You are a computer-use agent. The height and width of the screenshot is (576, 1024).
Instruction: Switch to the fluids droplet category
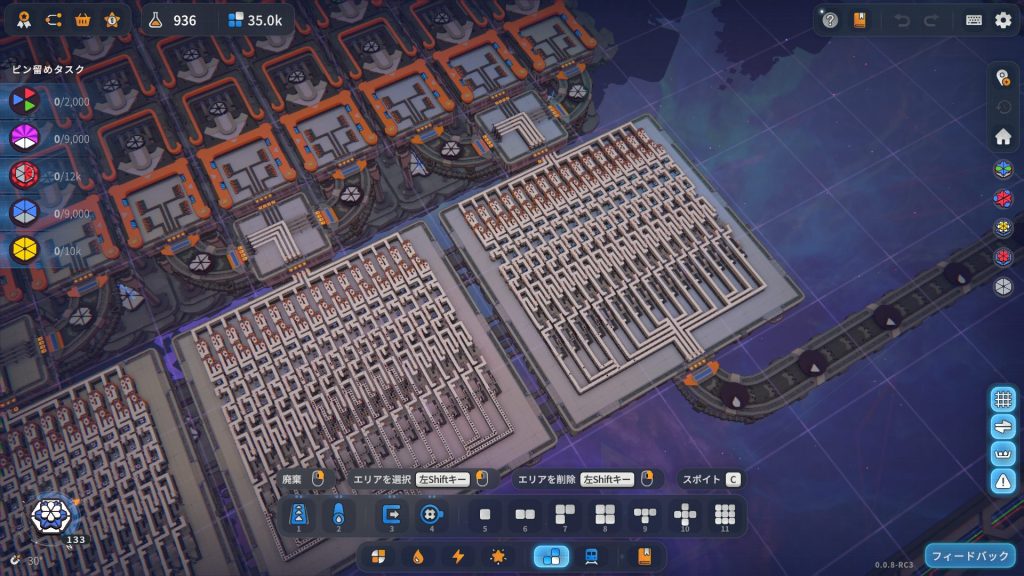click(x=418, y=556)
